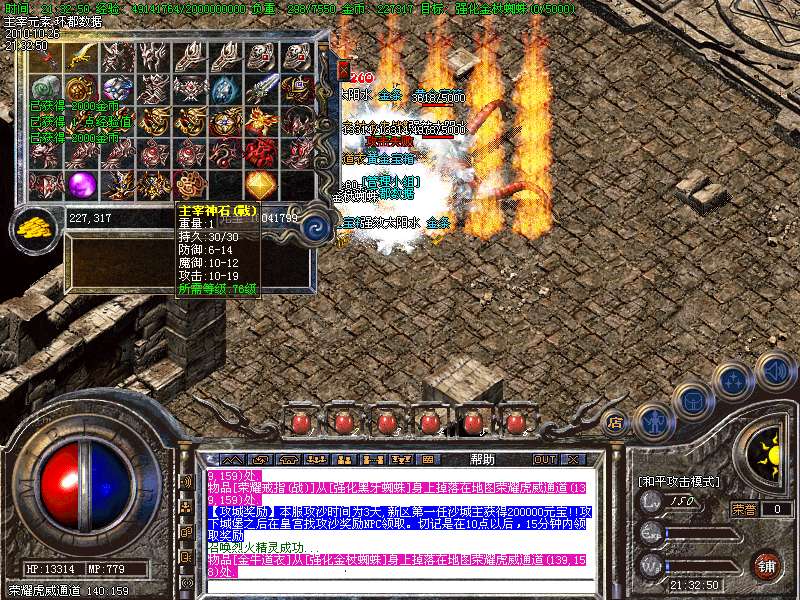Image resolution: width=800 pixels, height=600 pixels.
Task: Open the round 铺 stall button
Action: 767,565
